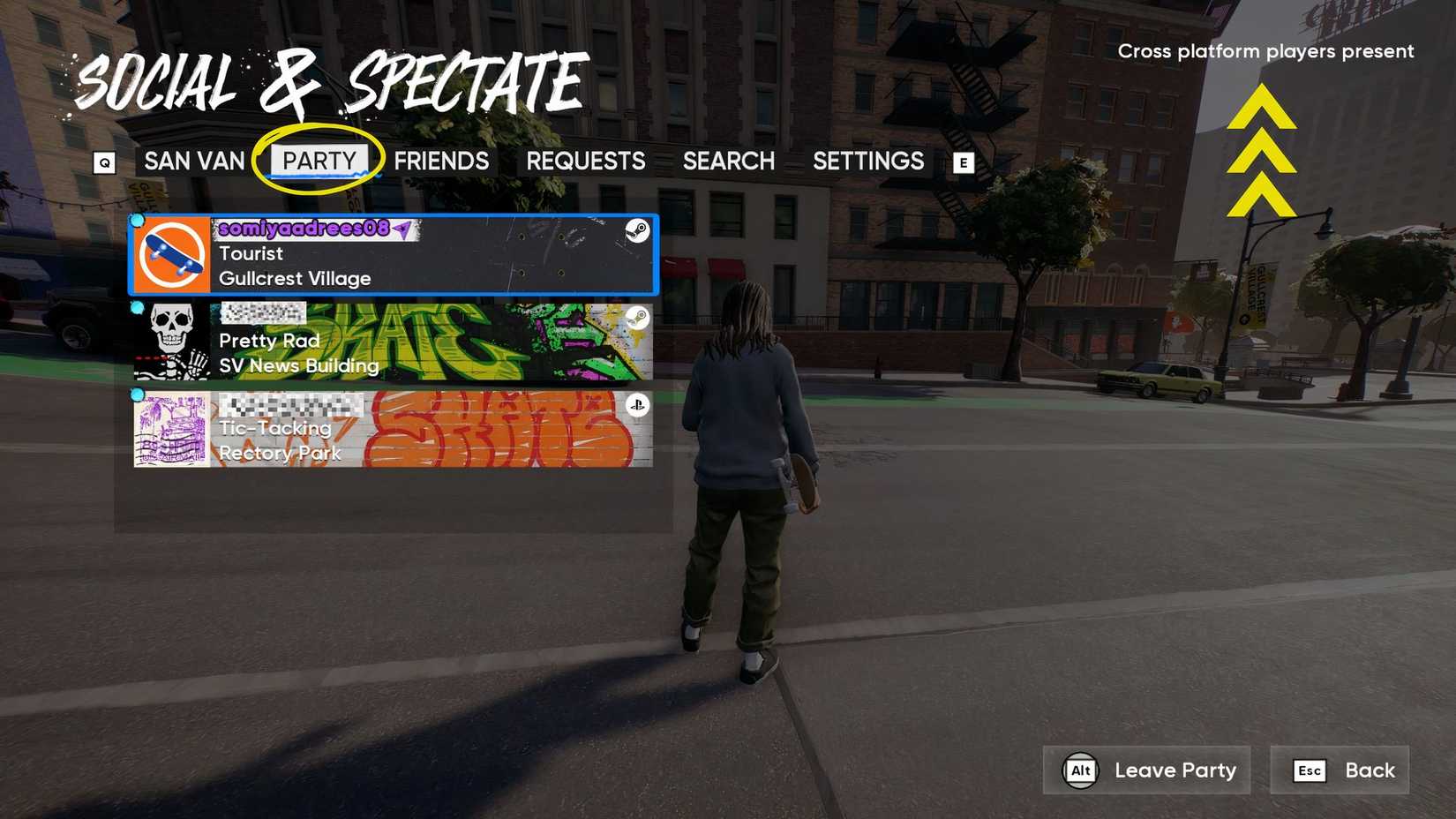This screenshot has height=819, width=1456.
Task: Select the PlayStation icon on the Tic-Tacking player
Action: [639, 406]
